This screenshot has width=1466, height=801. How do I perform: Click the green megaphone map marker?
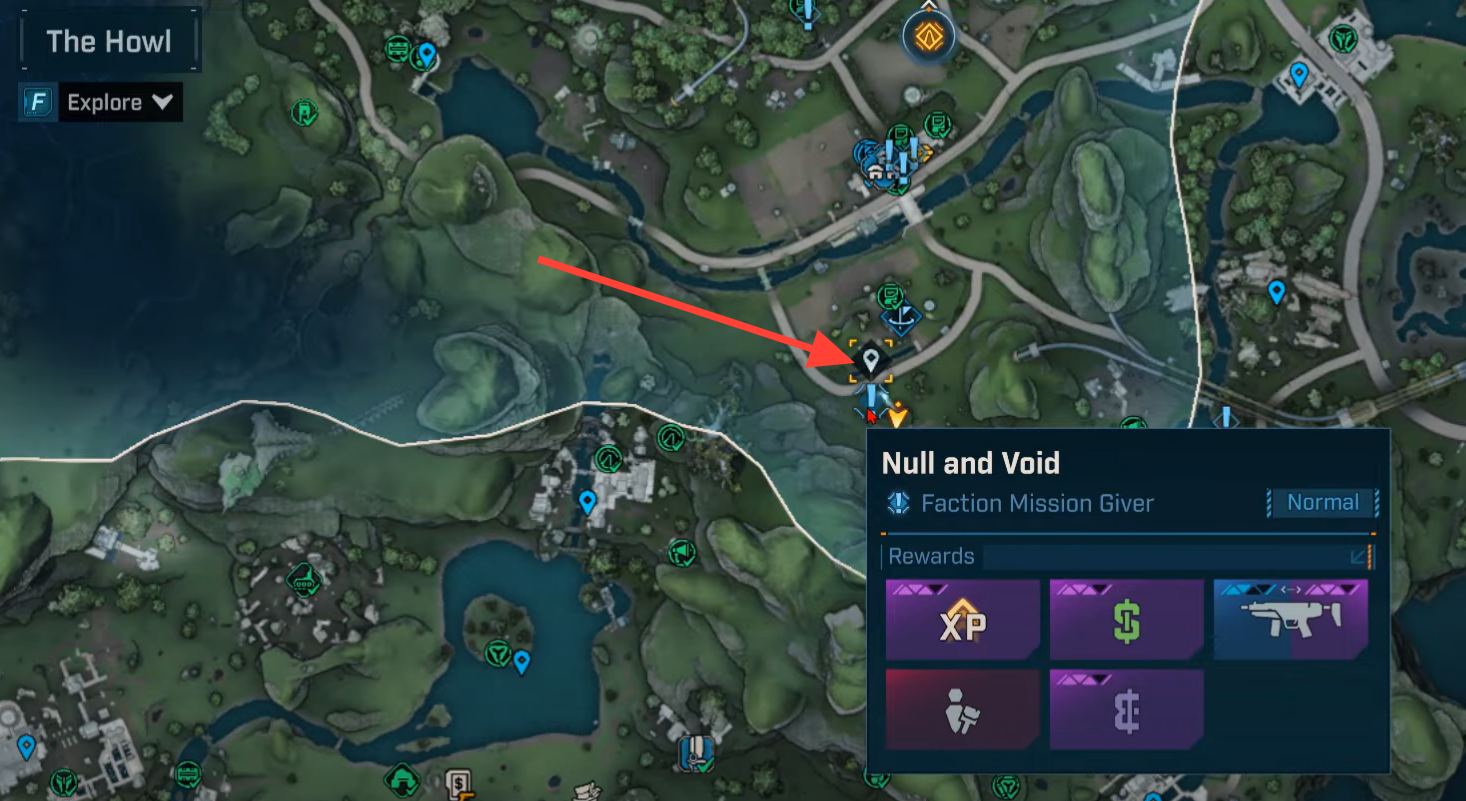click(x=681, y=552)
